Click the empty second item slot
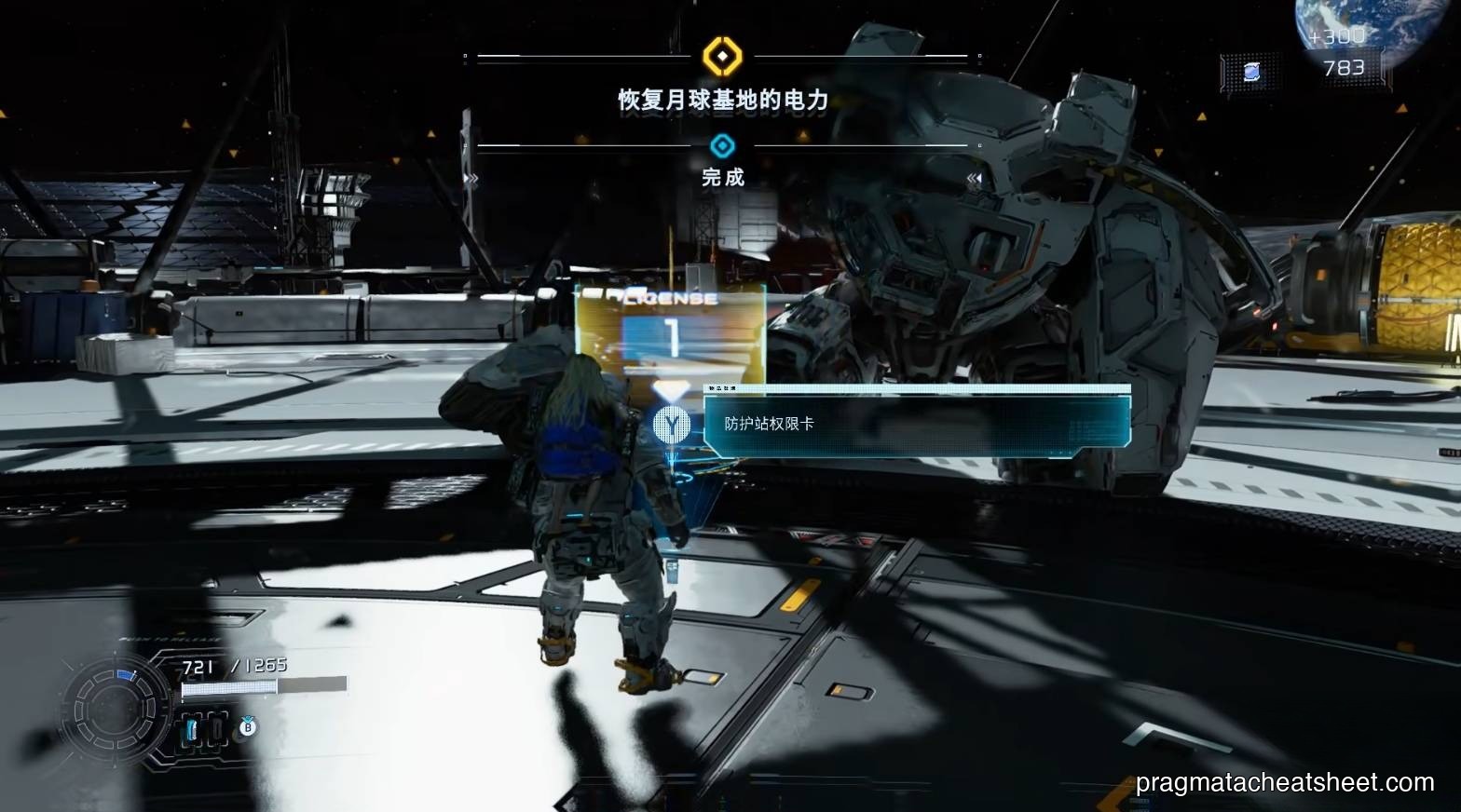 [x=217, y=728]
